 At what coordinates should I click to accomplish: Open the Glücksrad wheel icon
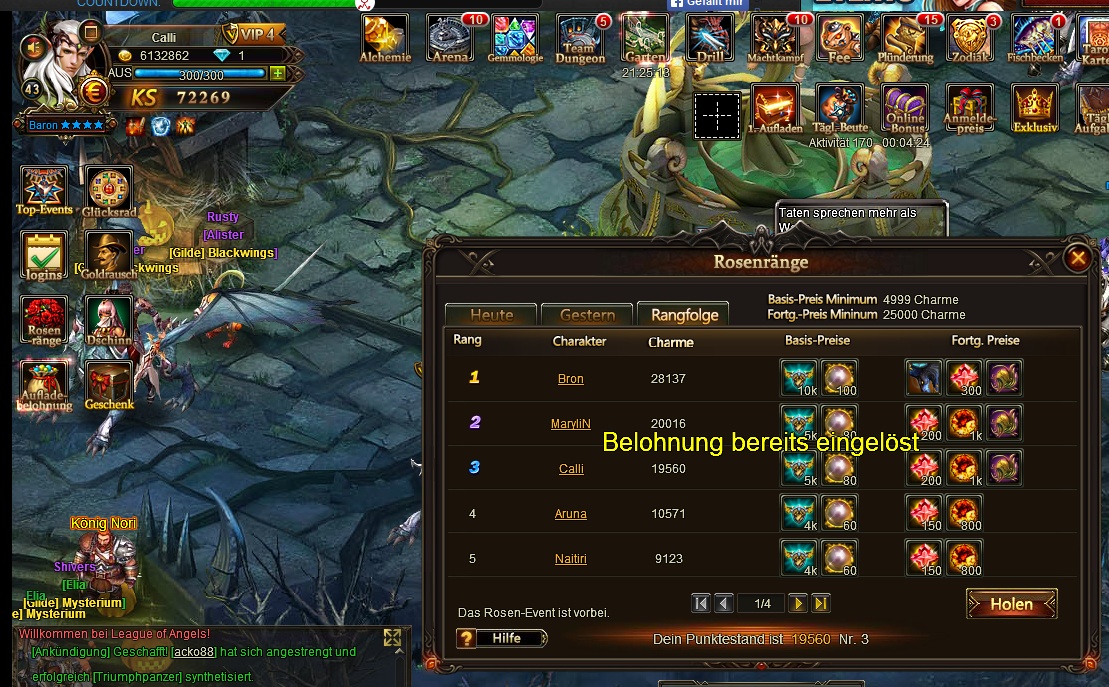pyautogui.click(x=109, y=190)
